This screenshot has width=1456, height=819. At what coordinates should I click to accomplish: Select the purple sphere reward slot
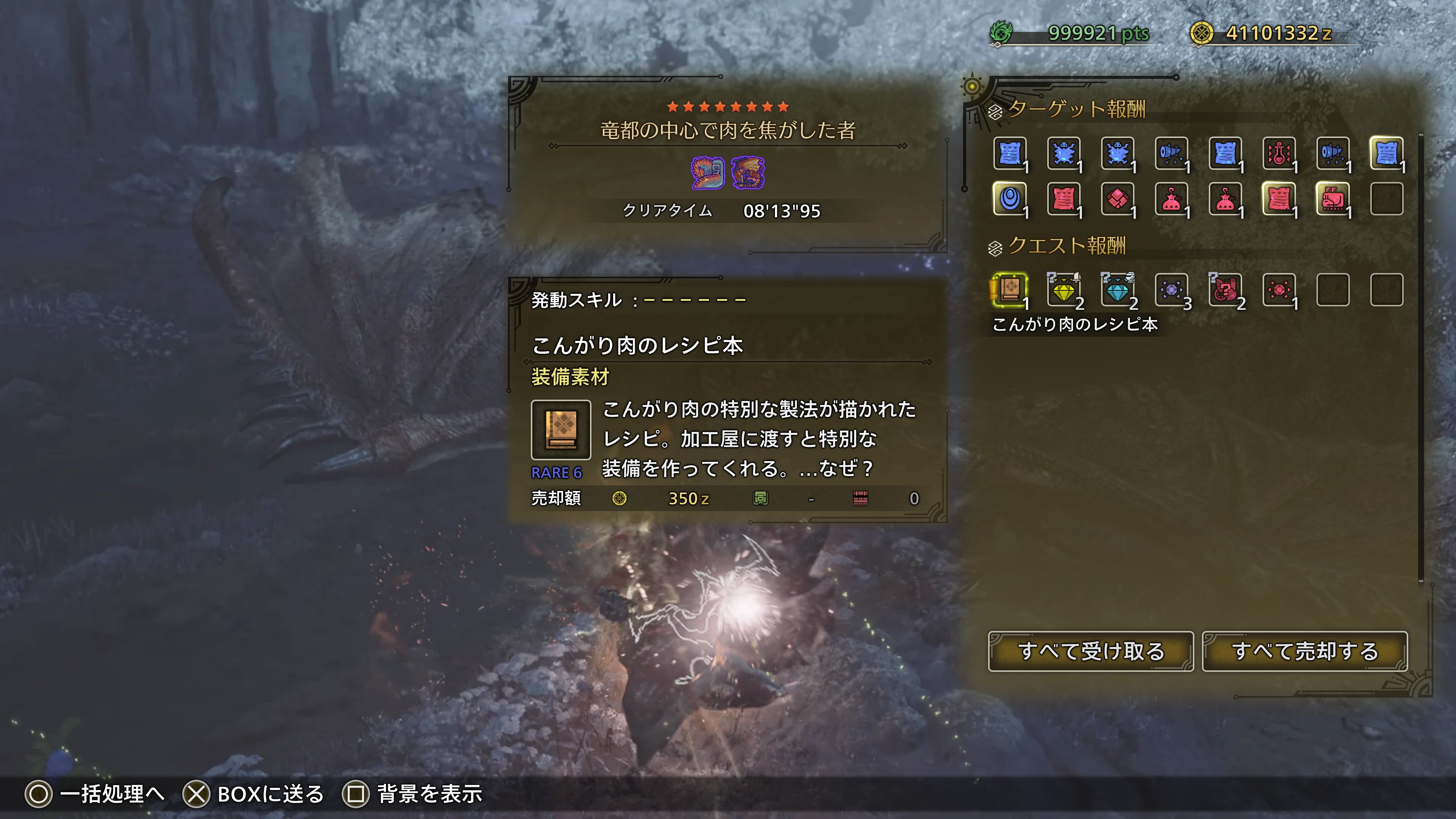(x=1171, y=290)
